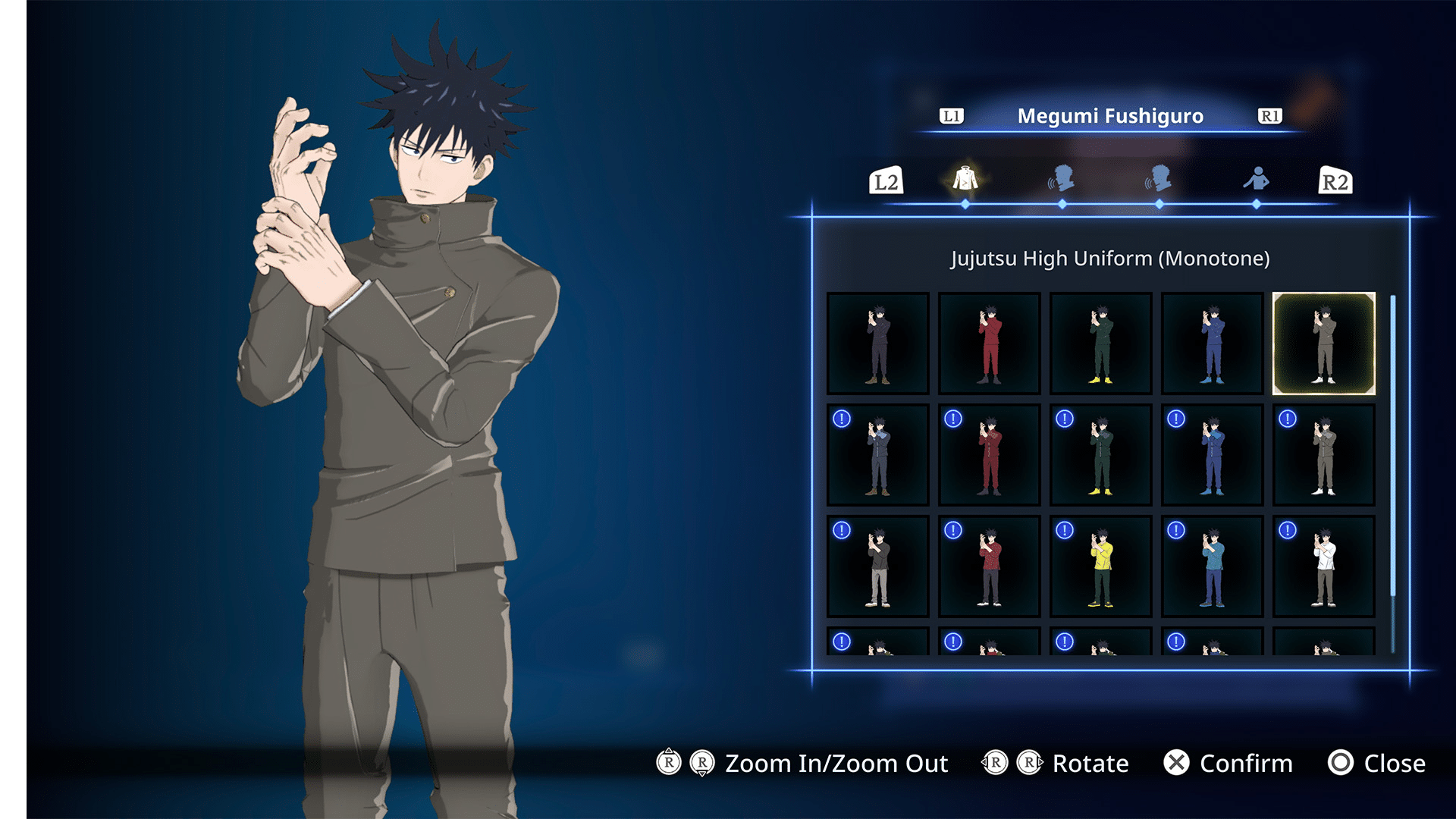Select the red uniform variant thumbnail
This screenshot has width=1456, height=819.
click(x=989, y=342)
